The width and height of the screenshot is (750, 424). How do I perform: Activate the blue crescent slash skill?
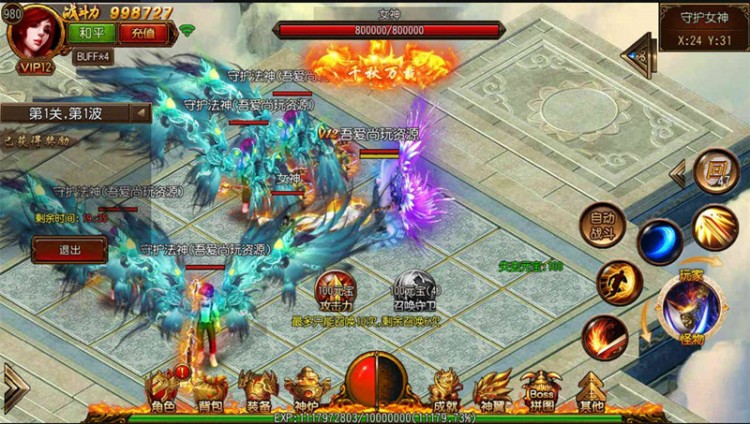tap(660, 241)
